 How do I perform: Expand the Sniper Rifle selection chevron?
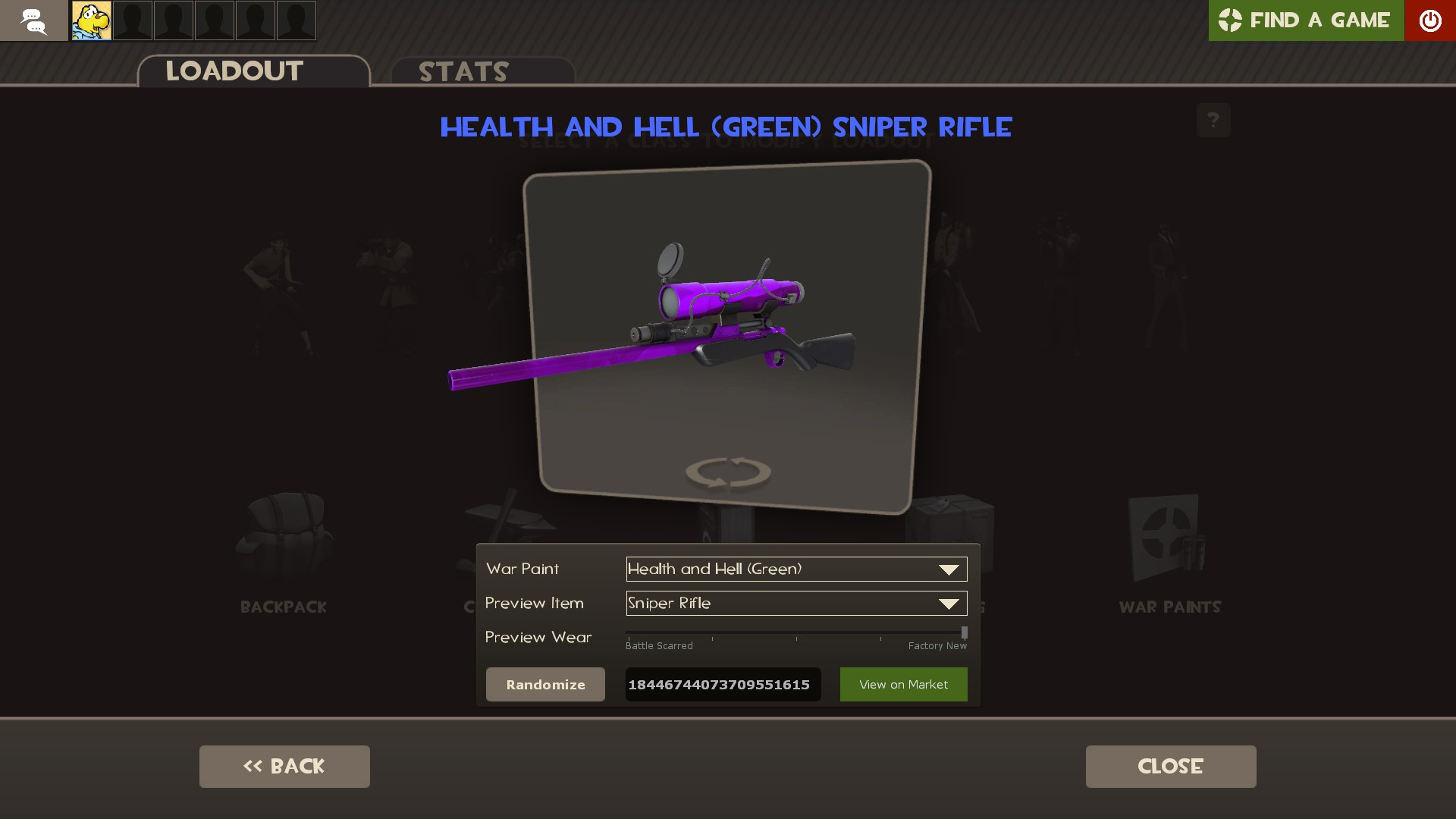(x=948, y=604)
